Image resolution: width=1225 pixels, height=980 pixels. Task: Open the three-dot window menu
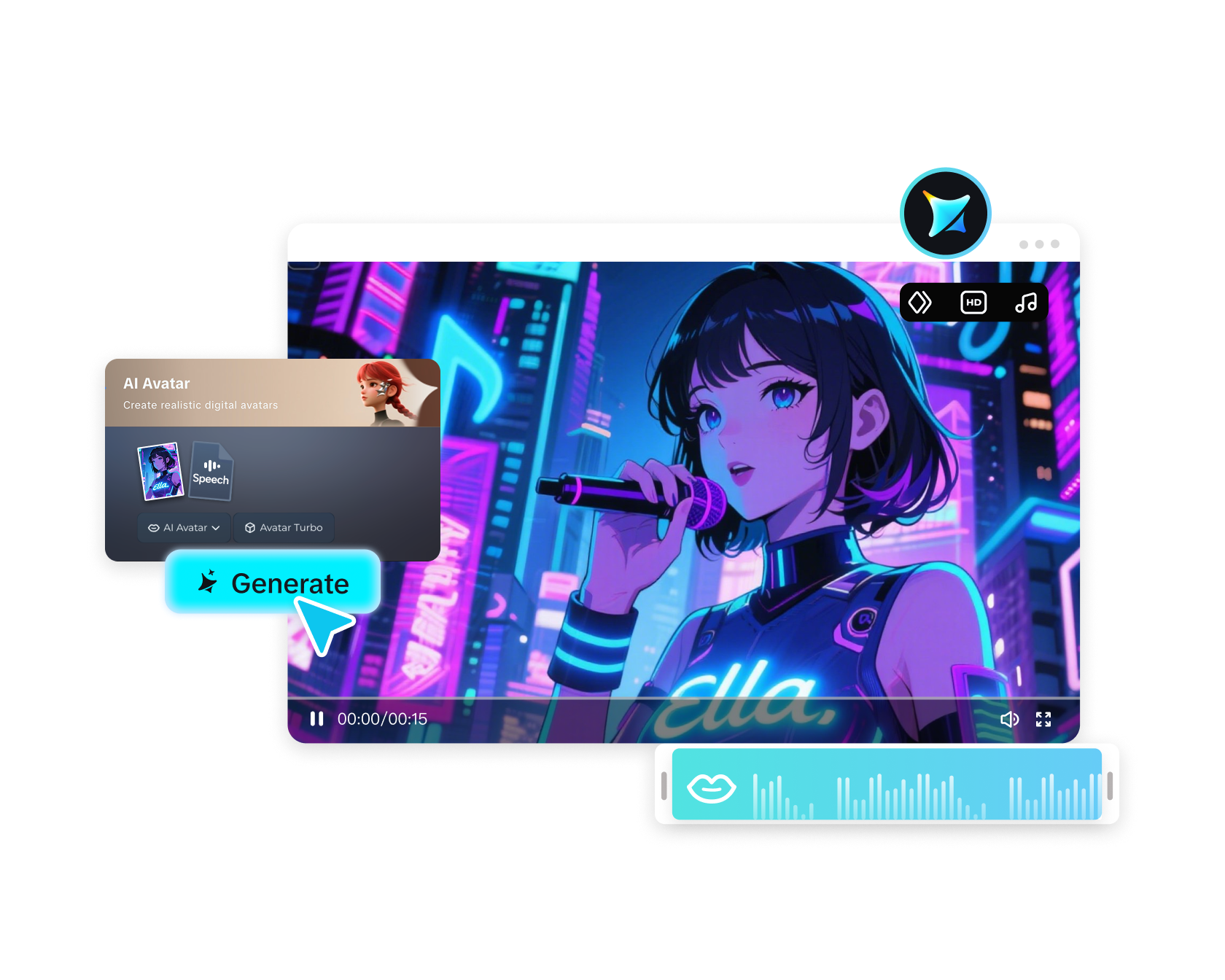coord(1038,244)
